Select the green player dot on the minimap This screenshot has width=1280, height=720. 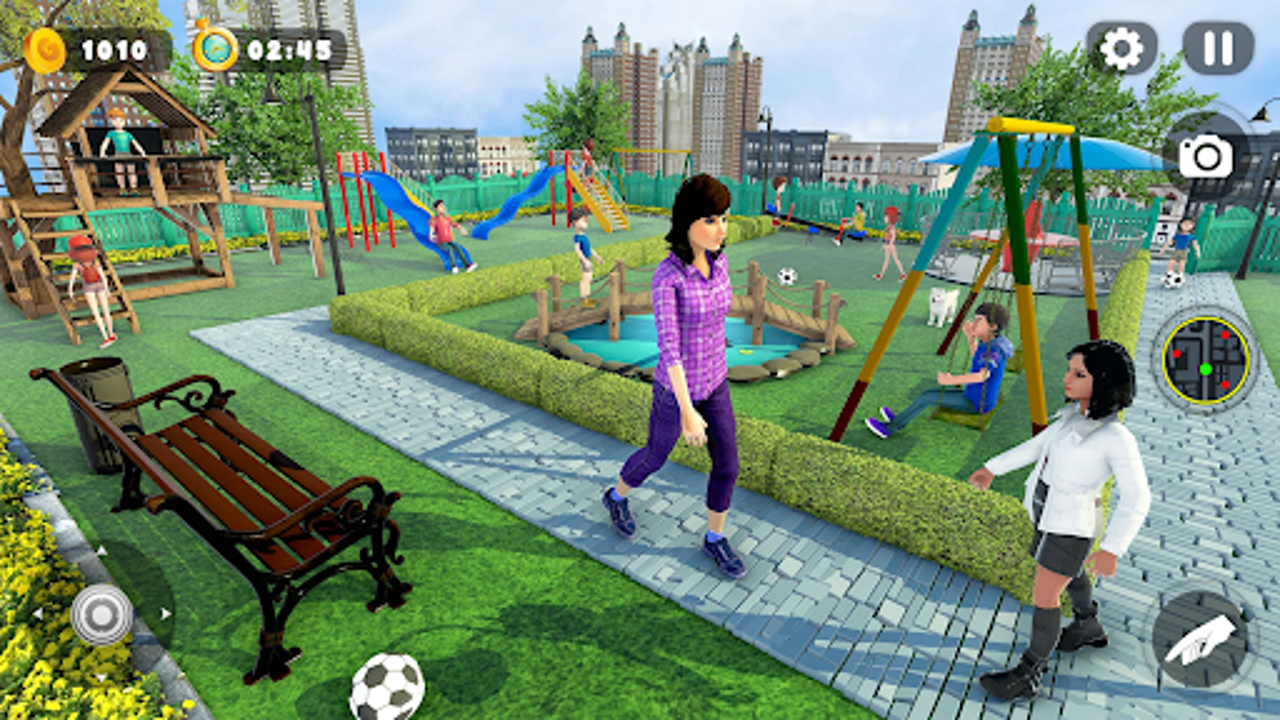pyautogui.click(x=1205, y=369)
